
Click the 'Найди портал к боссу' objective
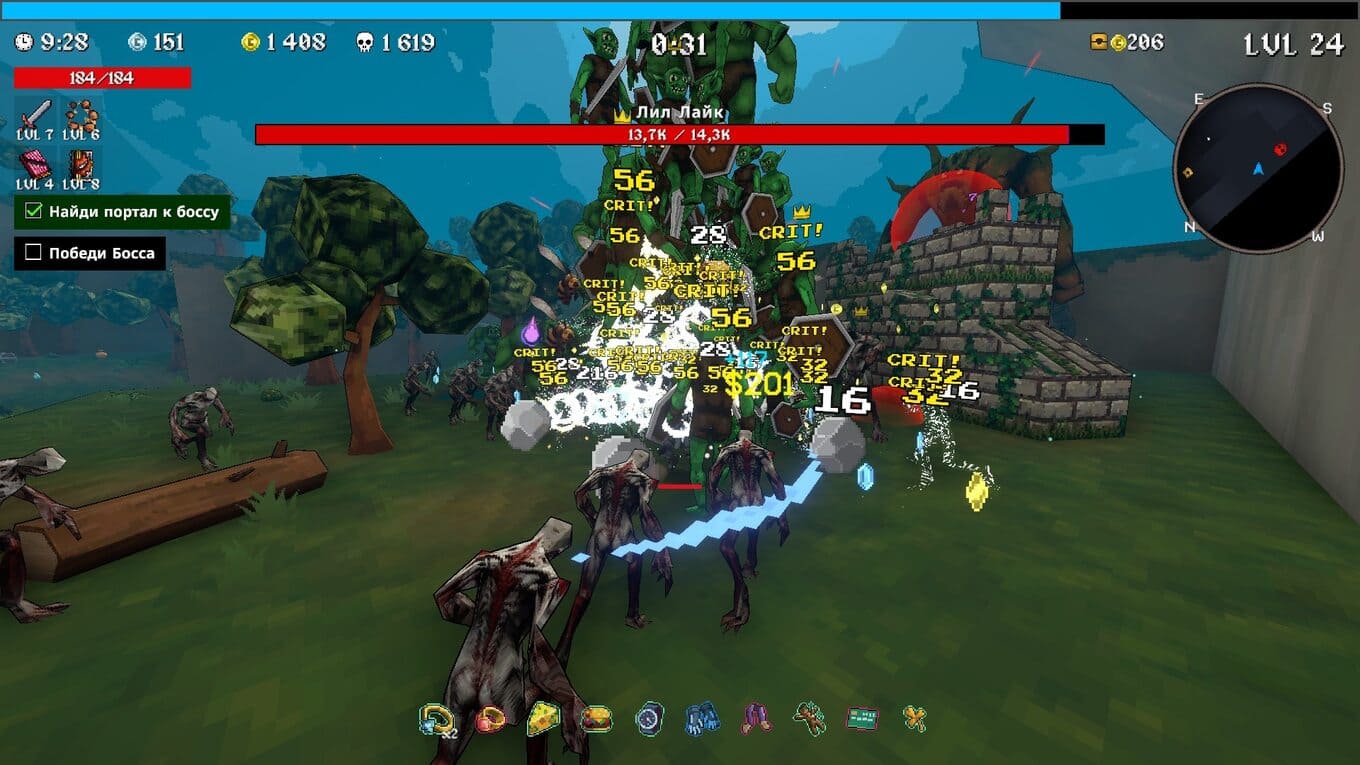(123, 211)
